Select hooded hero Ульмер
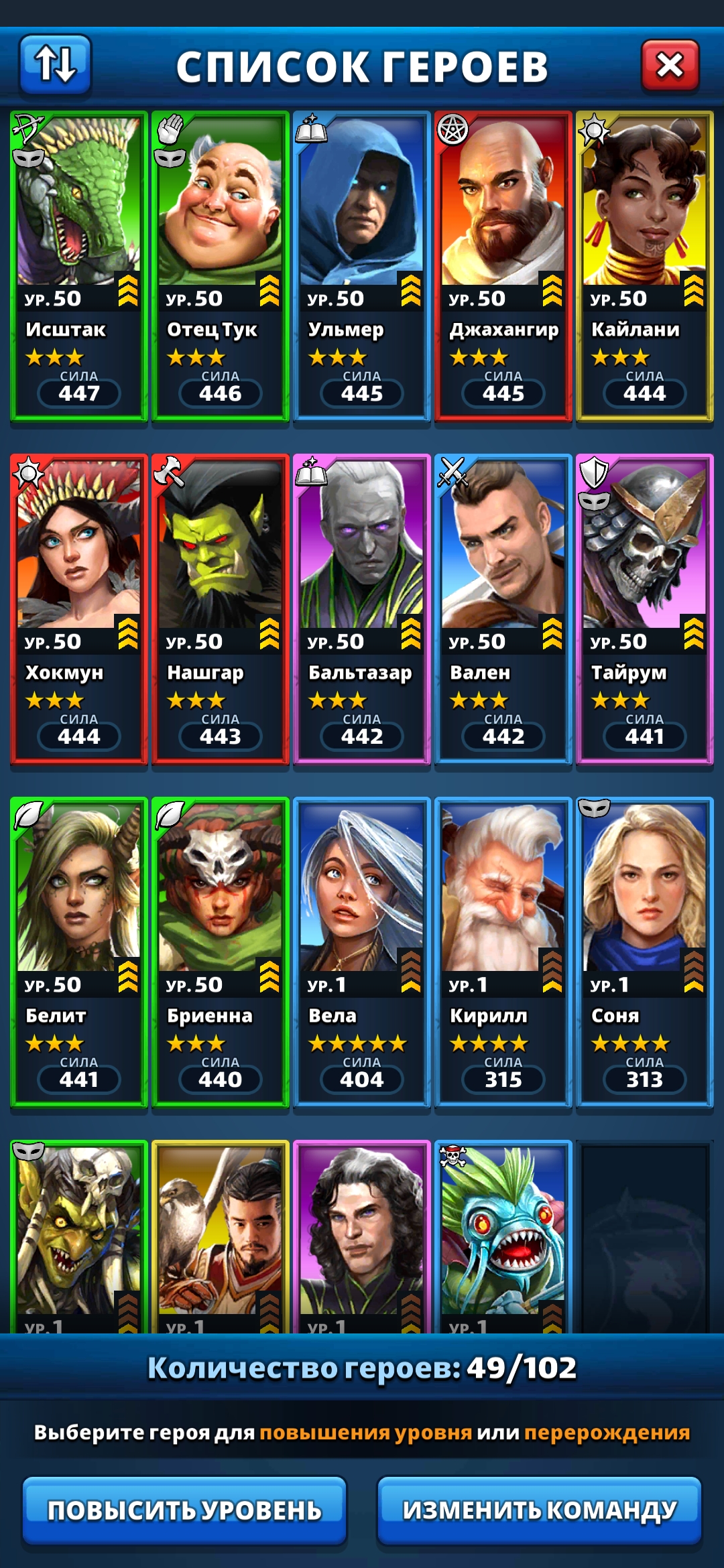 [x=362, y=265]
